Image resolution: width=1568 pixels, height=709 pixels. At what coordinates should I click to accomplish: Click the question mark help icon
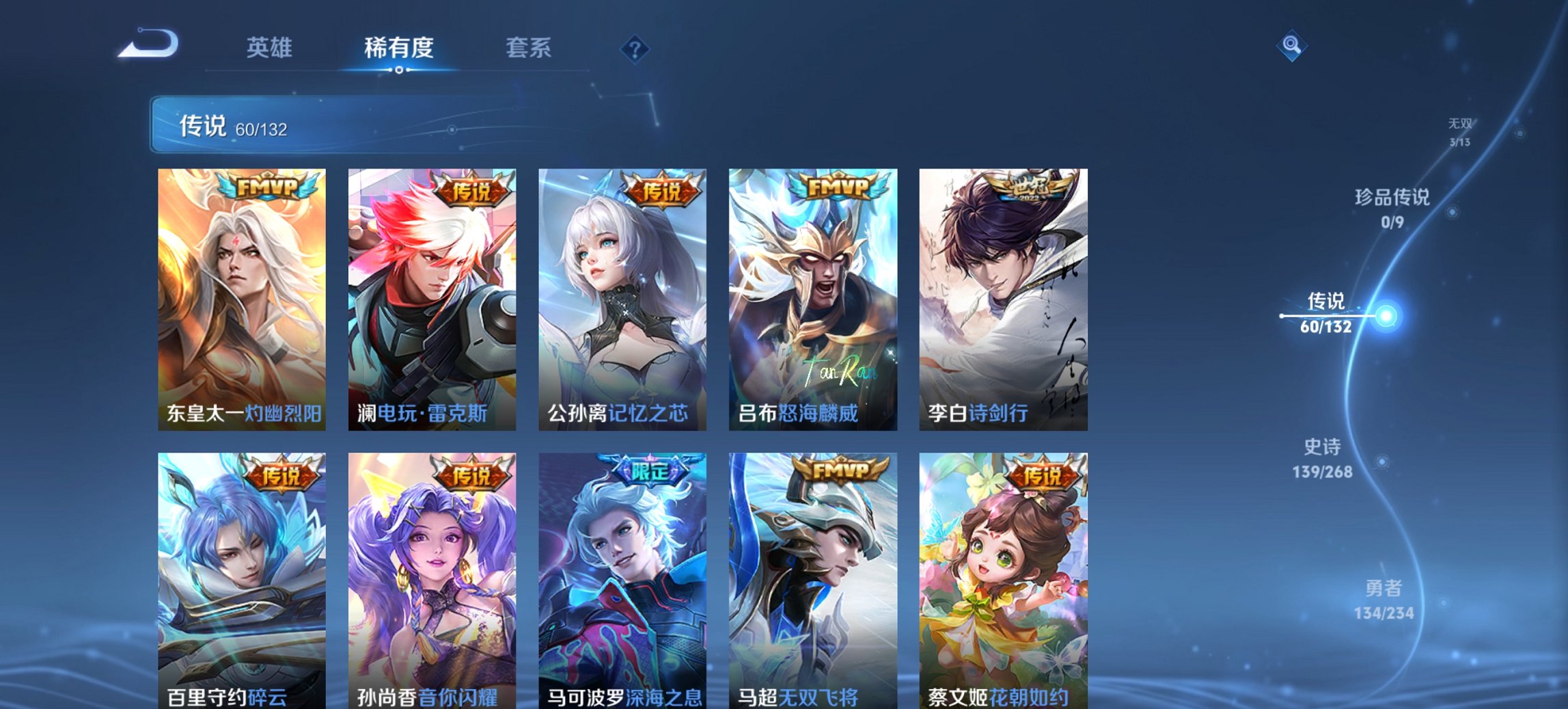pyautogui.click(x=634, y=48)
